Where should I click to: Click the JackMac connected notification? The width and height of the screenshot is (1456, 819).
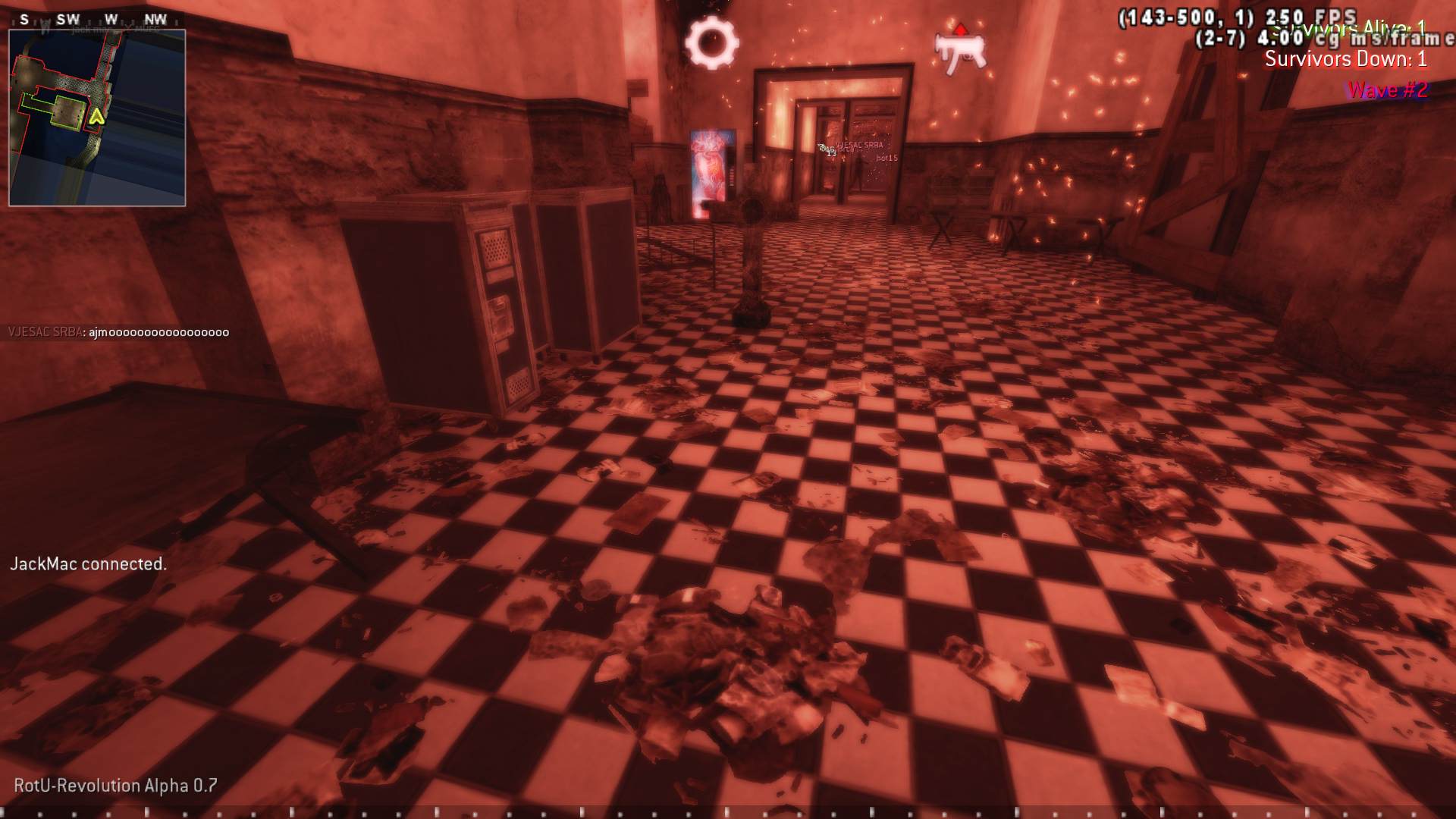[89, 564]
